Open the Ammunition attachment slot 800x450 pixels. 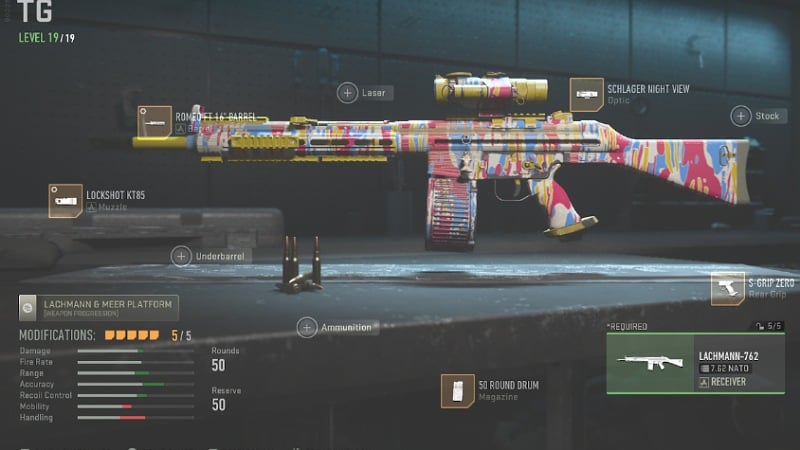(x=307, y=327)
